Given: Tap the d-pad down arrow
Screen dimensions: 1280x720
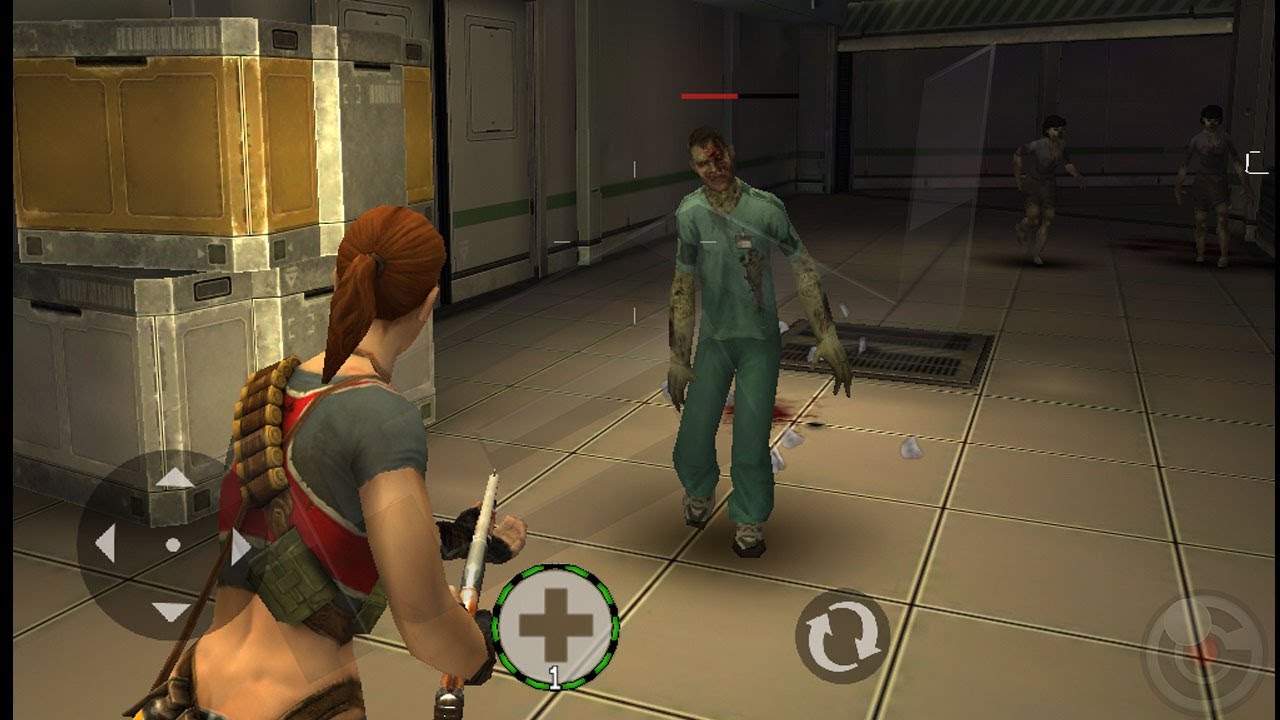Looking at the screenshot, I should tap(172, 611).
